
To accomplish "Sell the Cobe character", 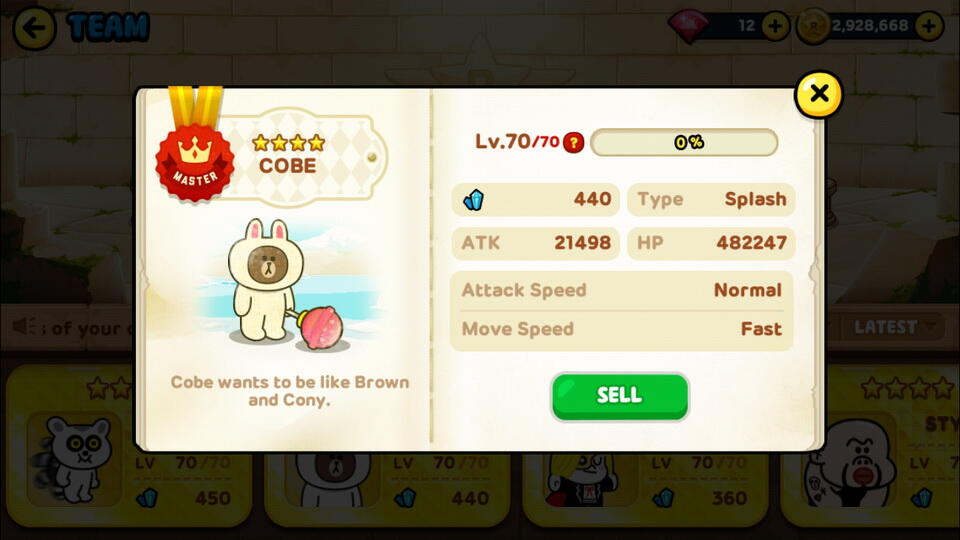I will coord(619,395).
